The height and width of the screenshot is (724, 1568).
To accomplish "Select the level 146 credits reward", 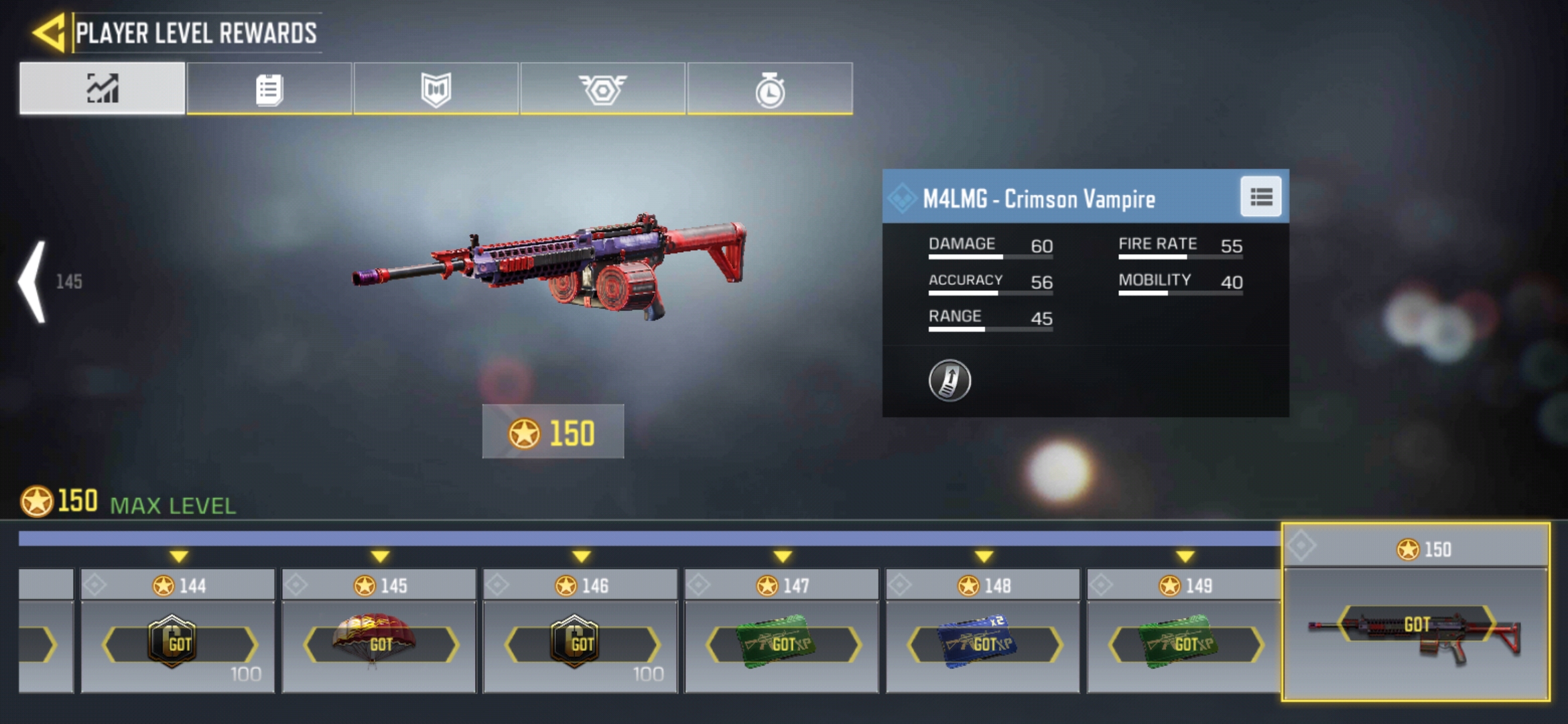I will [580, 644].
